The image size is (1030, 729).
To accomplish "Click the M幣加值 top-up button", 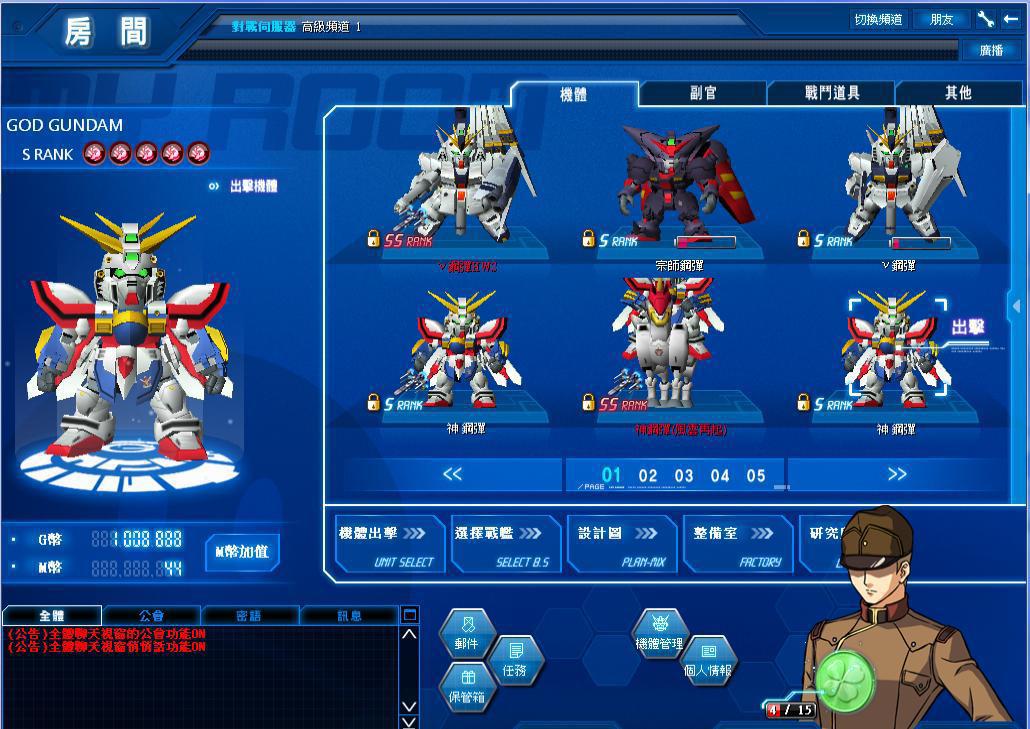I will 242,552.
